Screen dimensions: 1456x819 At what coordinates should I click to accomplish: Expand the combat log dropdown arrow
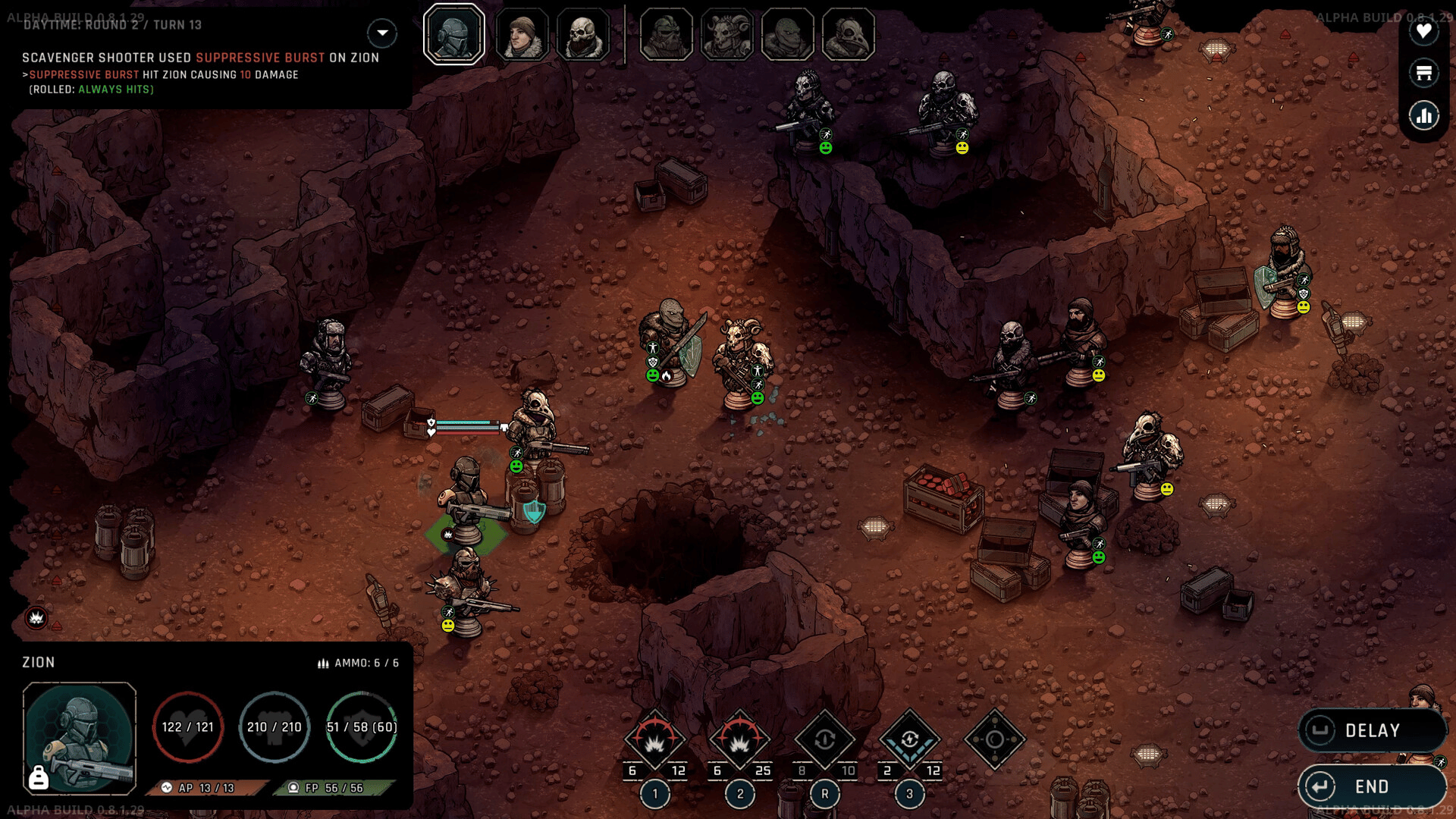382,33
